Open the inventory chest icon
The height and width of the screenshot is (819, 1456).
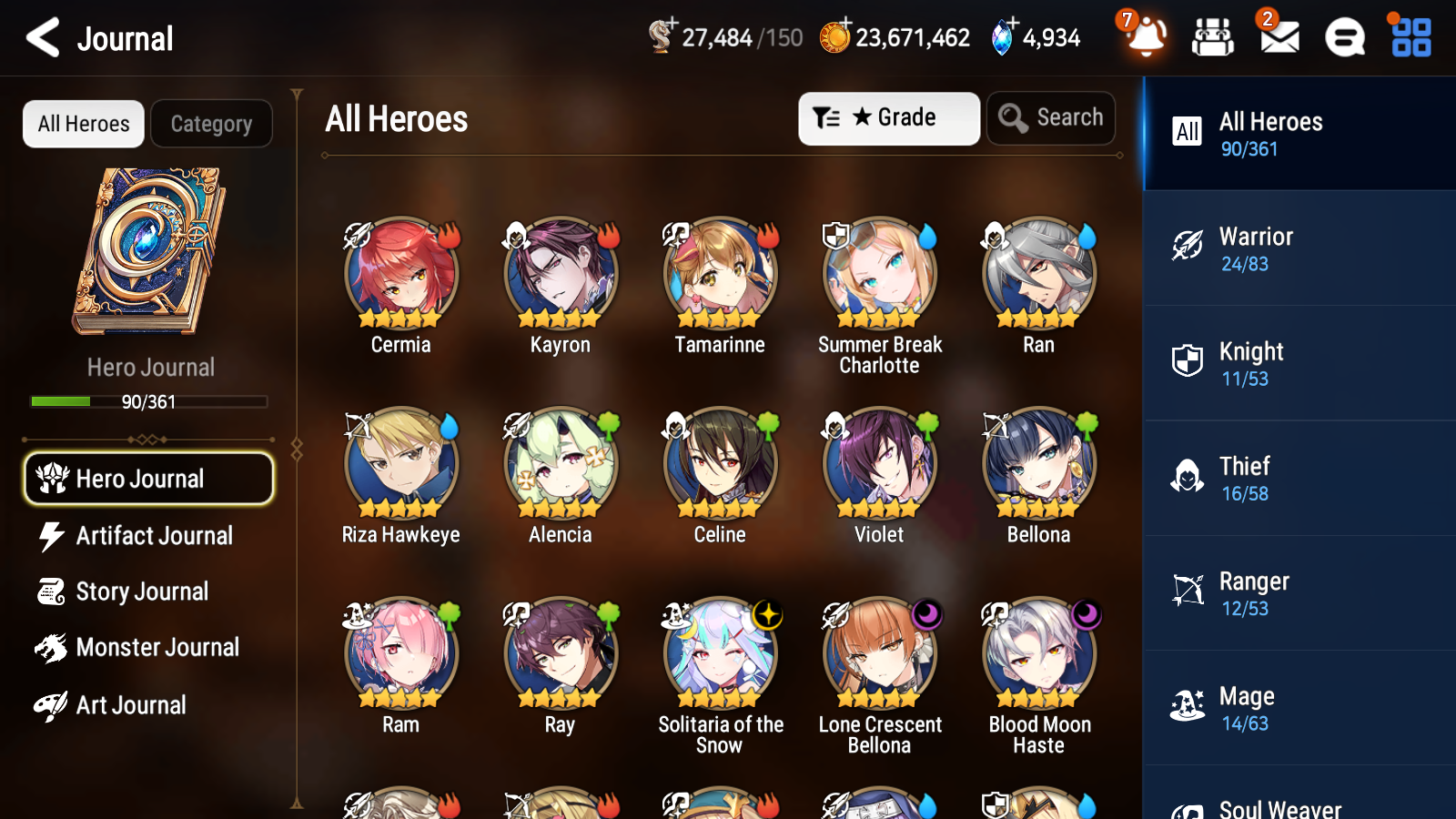click(1211, 38)
